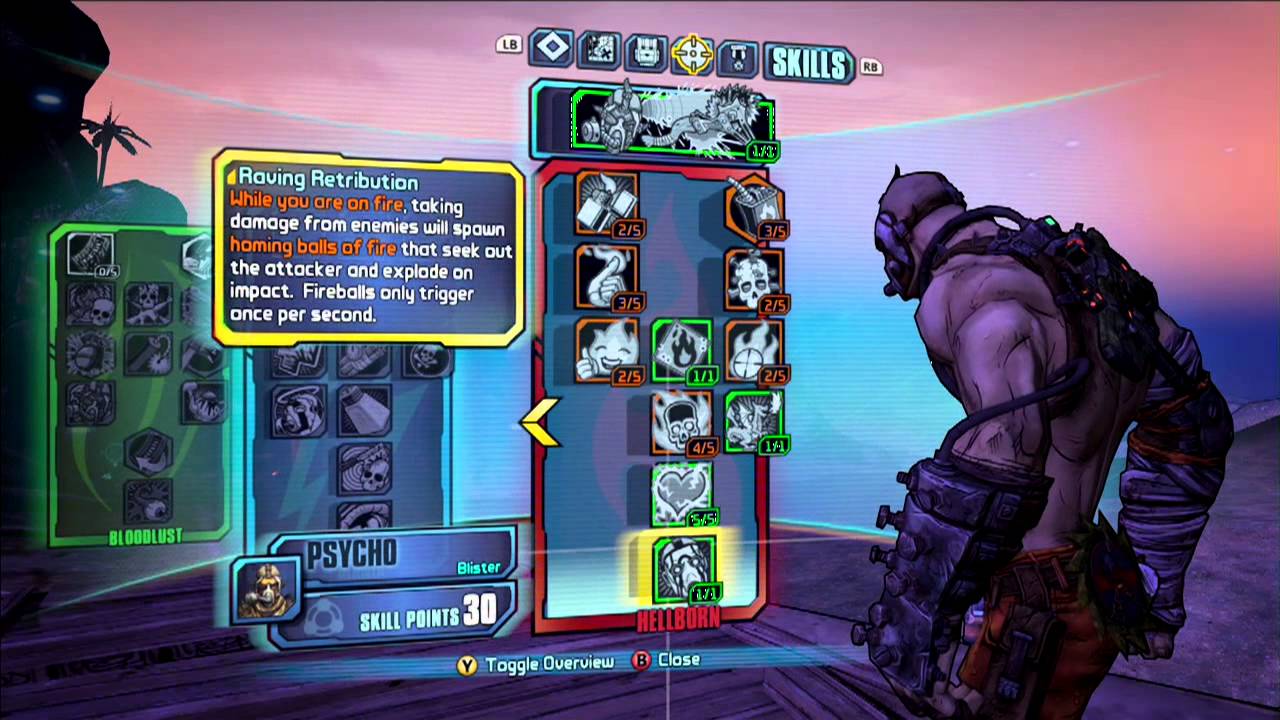Select the highlighted Skills crosshair tab

pos(692,55)
